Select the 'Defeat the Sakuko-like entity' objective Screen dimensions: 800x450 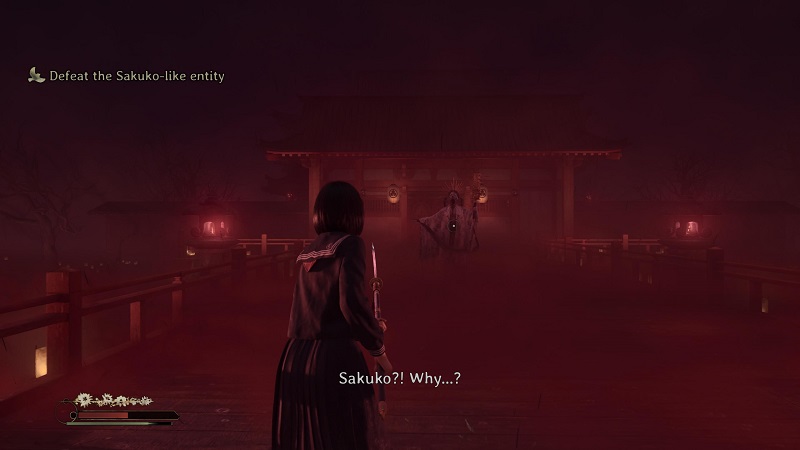pos(136,76)
